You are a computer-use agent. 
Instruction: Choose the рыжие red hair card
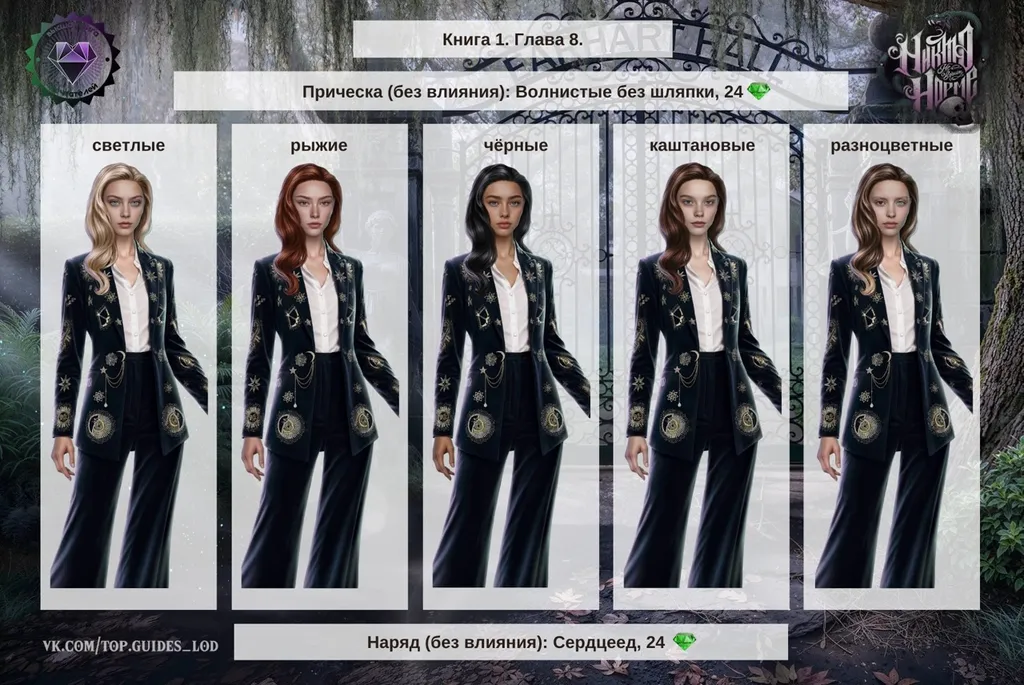click(x=319, y=366)
